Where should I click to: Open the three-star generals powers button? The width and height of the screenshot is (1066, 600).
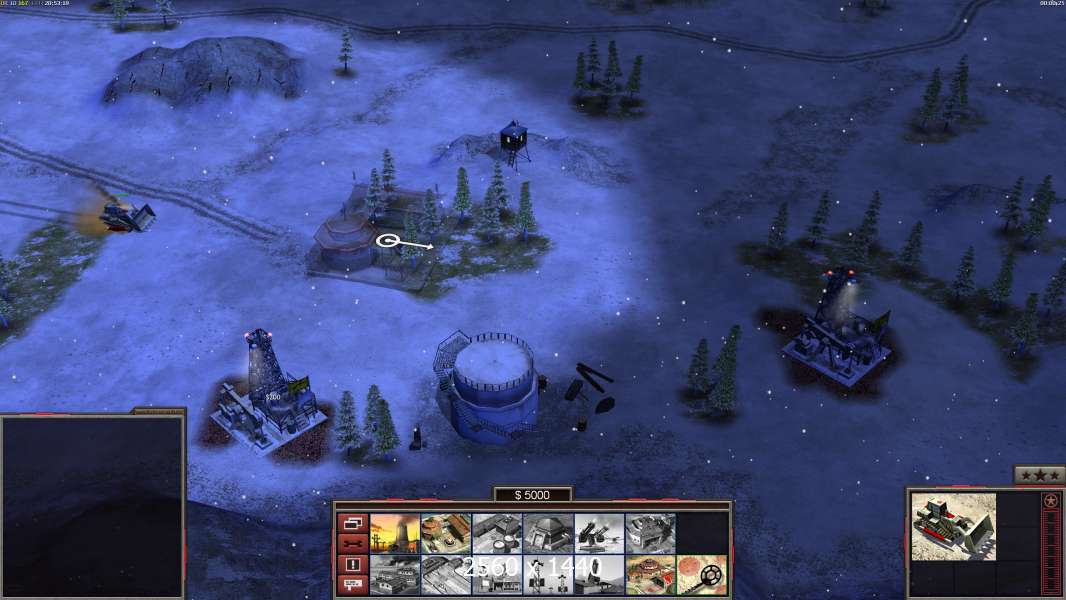(x=1038, y=475)
